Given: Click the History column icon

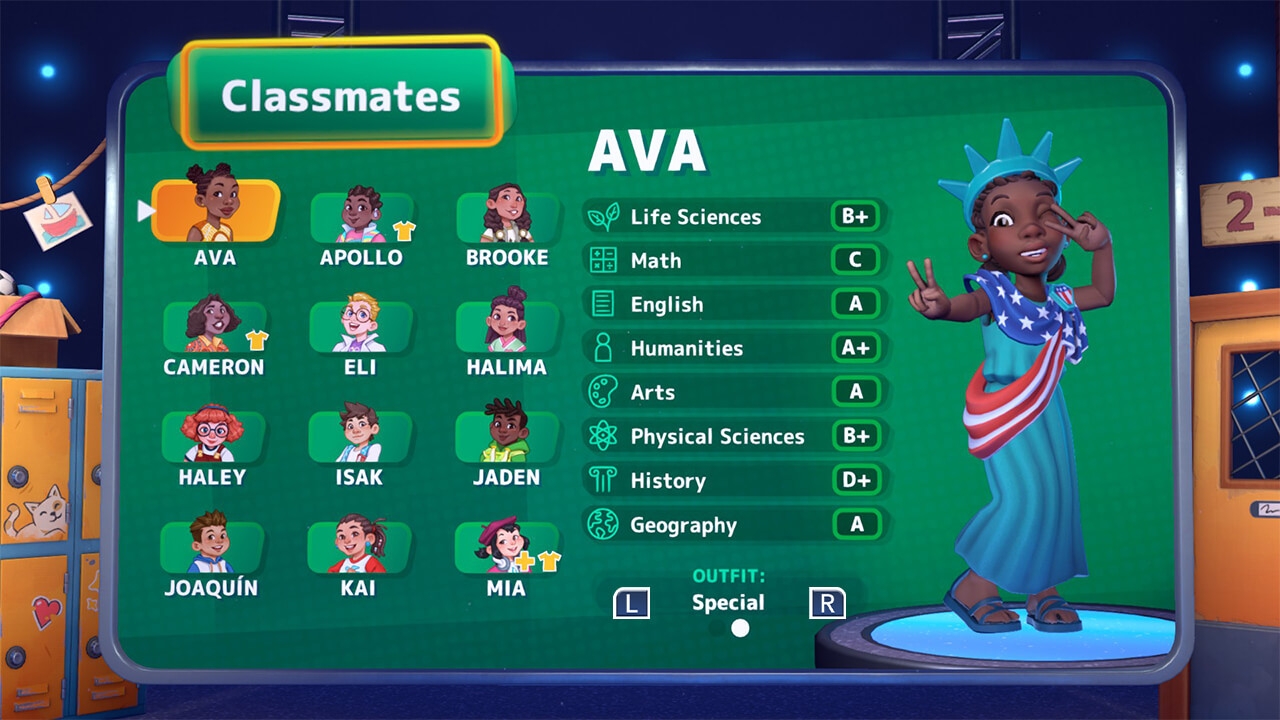Looking at the screenshot, I should pos(604,480).
